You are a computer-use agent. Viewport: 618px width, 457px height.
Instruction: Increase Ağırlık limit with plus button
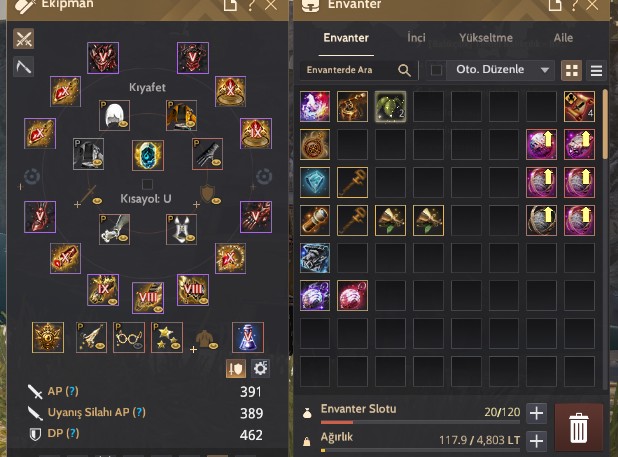pyautogui.click(x=536, y=440)
